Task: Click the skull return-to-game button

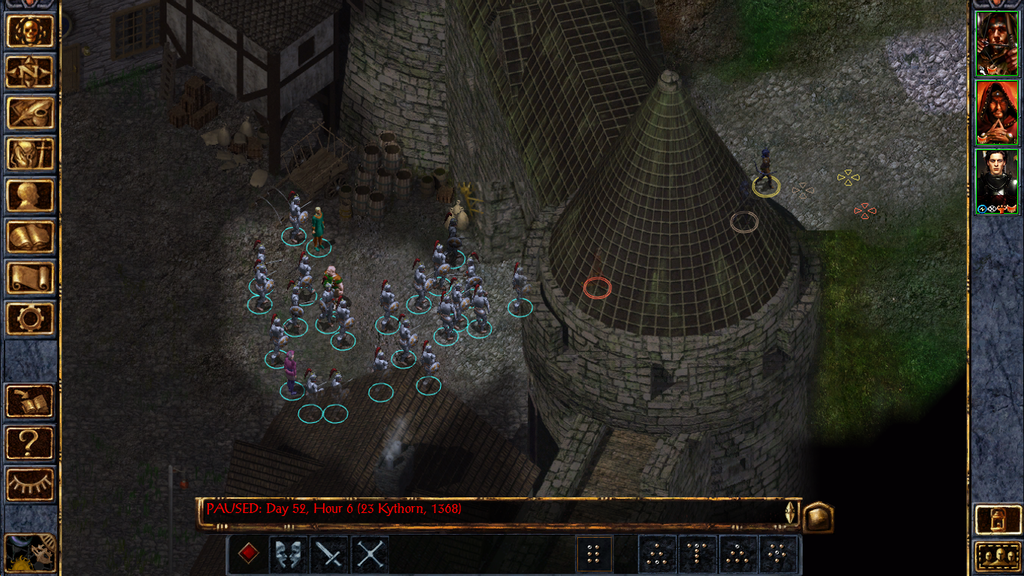Action: [x=30, y=31]
